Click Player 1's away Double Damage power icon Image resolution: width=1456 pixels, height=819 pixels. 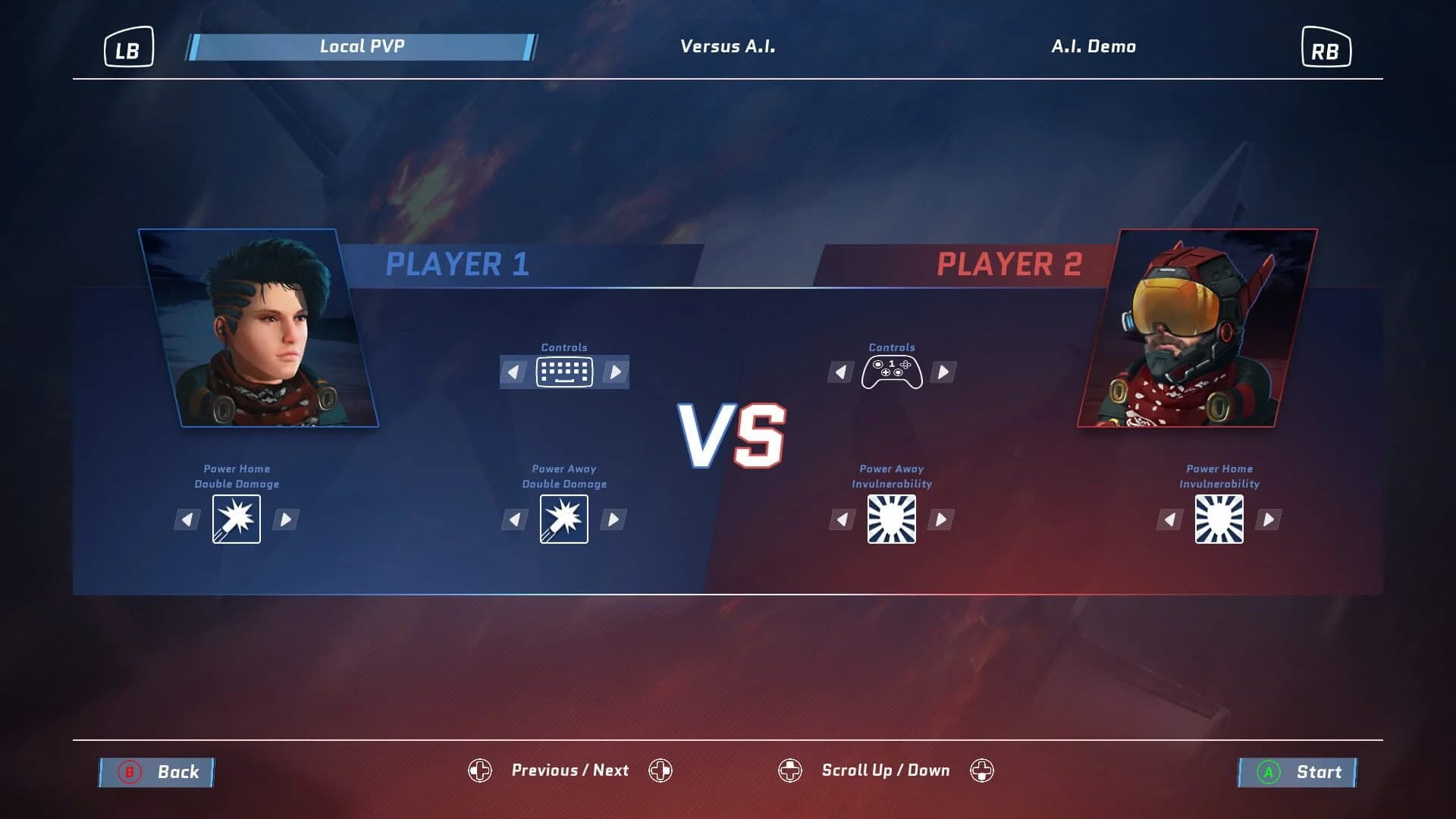pos(564,519)
